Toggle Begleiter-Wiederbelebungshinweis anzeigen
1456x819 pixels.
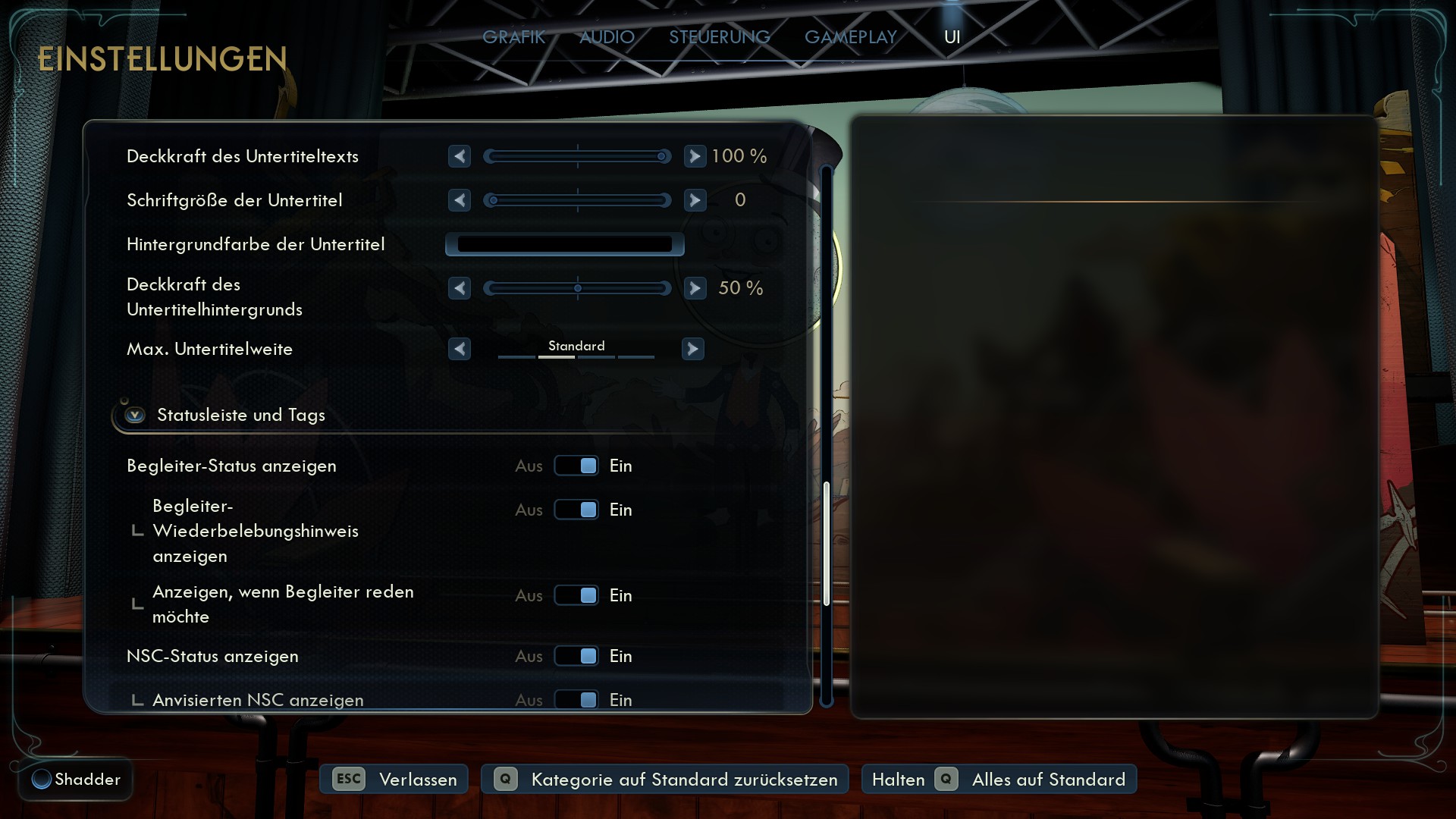[x=576, y=510]
